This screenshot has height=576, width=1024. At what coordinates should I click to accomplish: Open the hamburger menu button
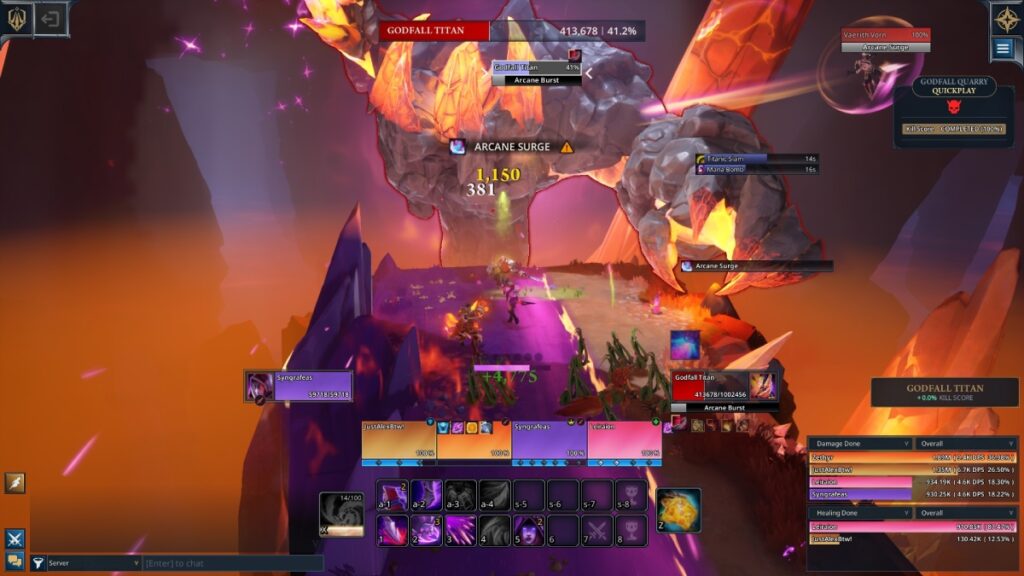pyautogui.click(x=1002, y=48)
